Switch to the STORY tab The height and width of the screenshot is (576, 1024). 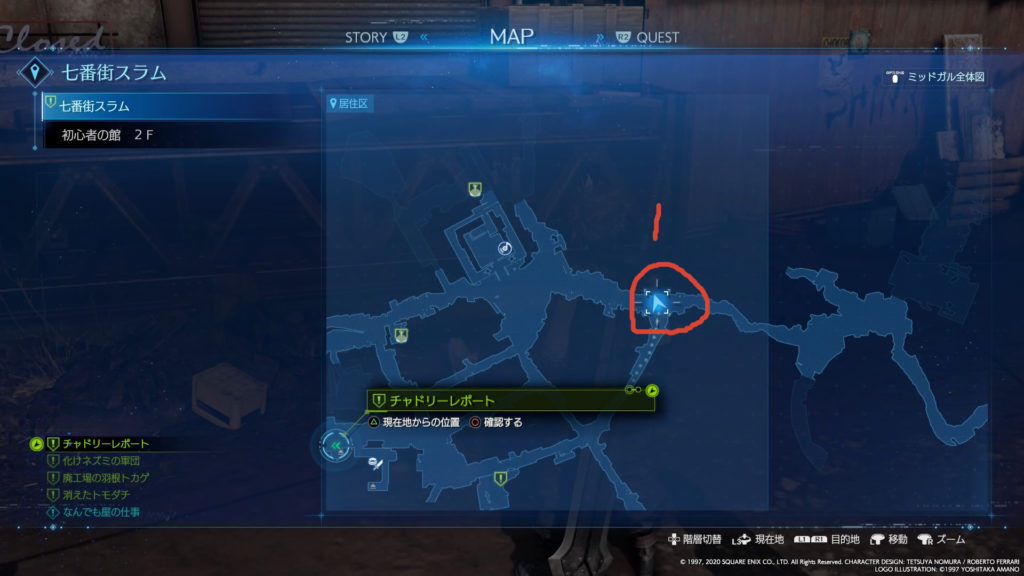(366, 38)
